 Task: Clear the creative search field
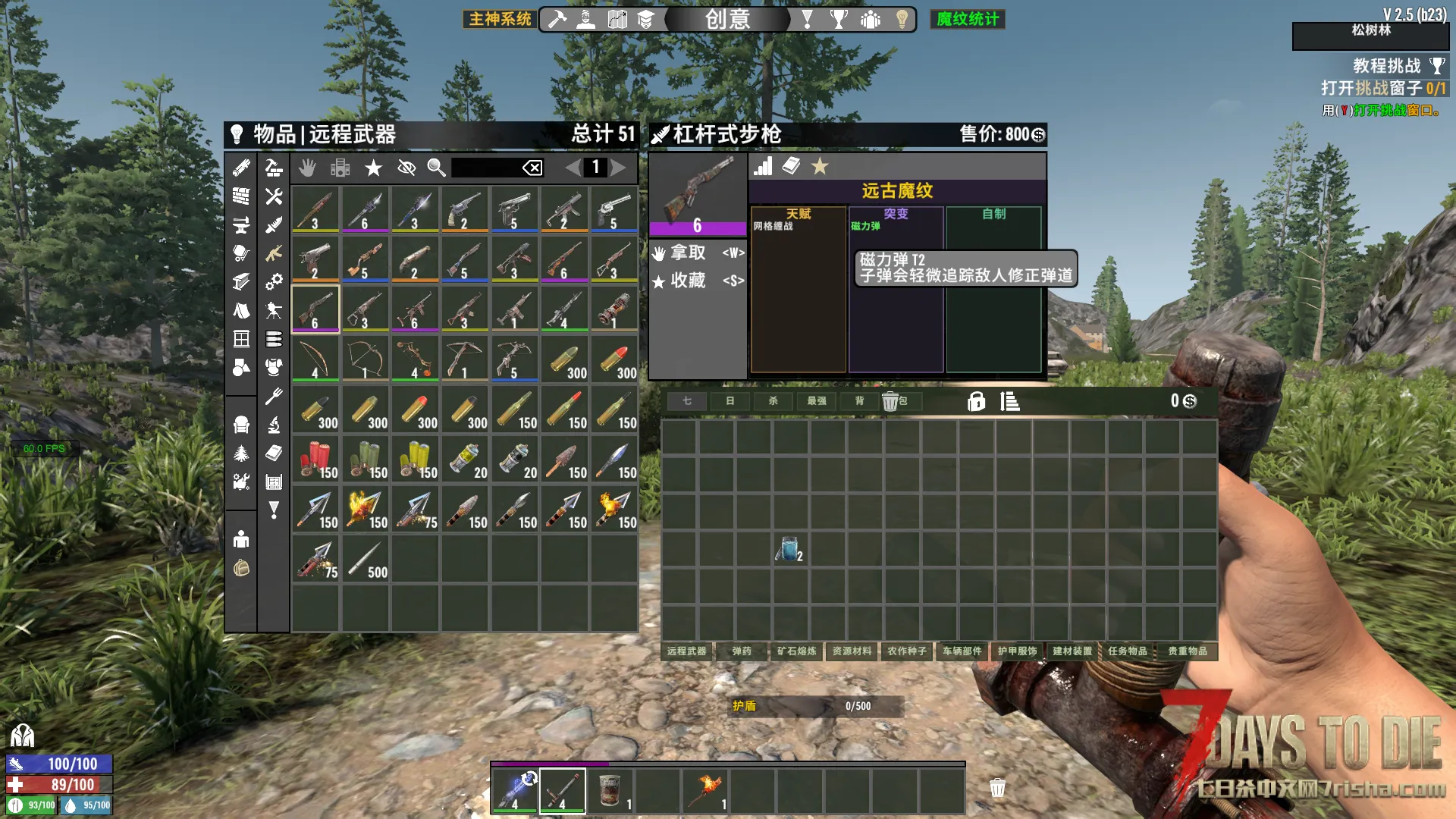pos(532,168)
